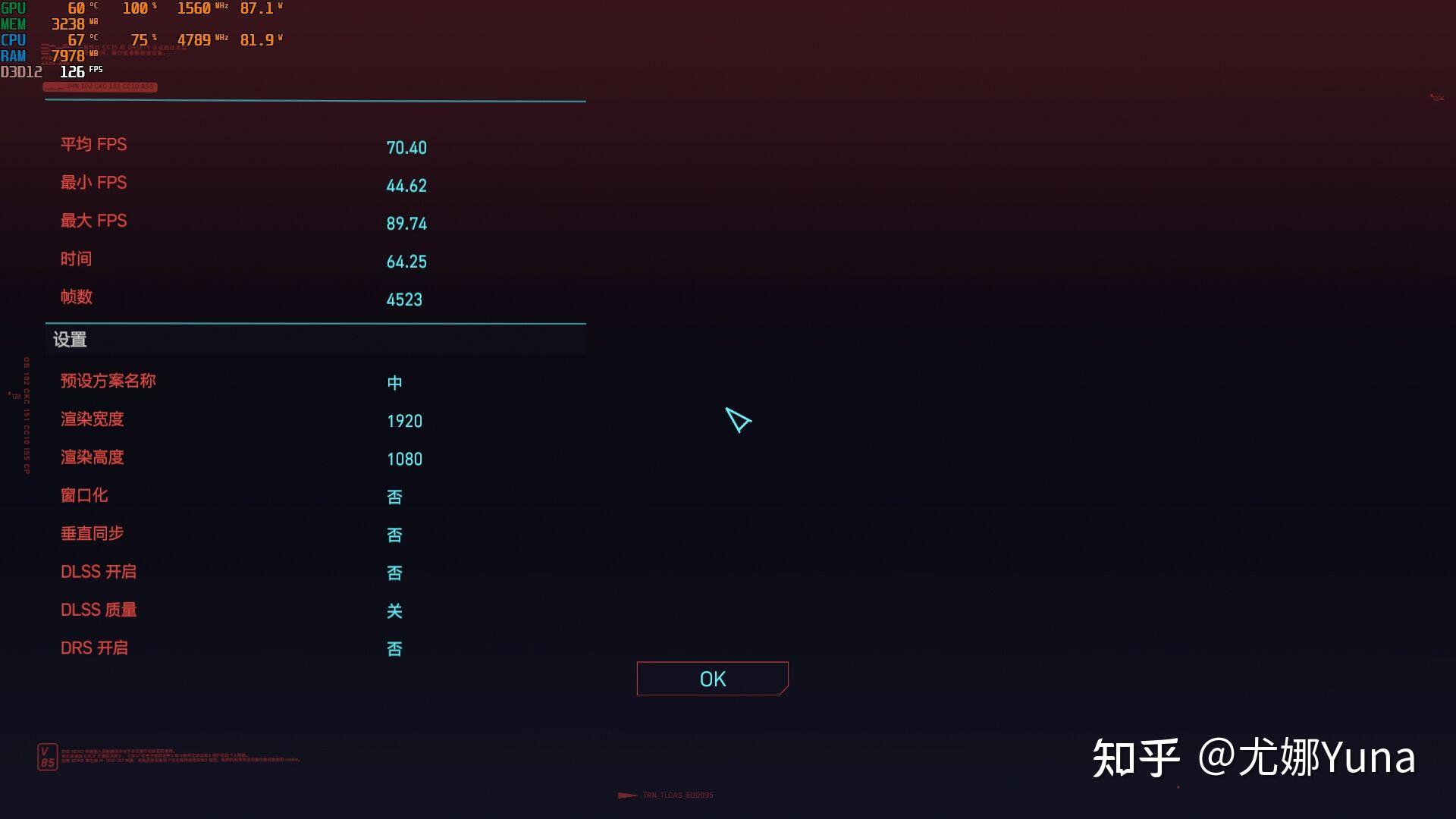Collapse the 设置 settings section
The width and height of the screenshot is (1456, 819).
[x=70, y=340]
